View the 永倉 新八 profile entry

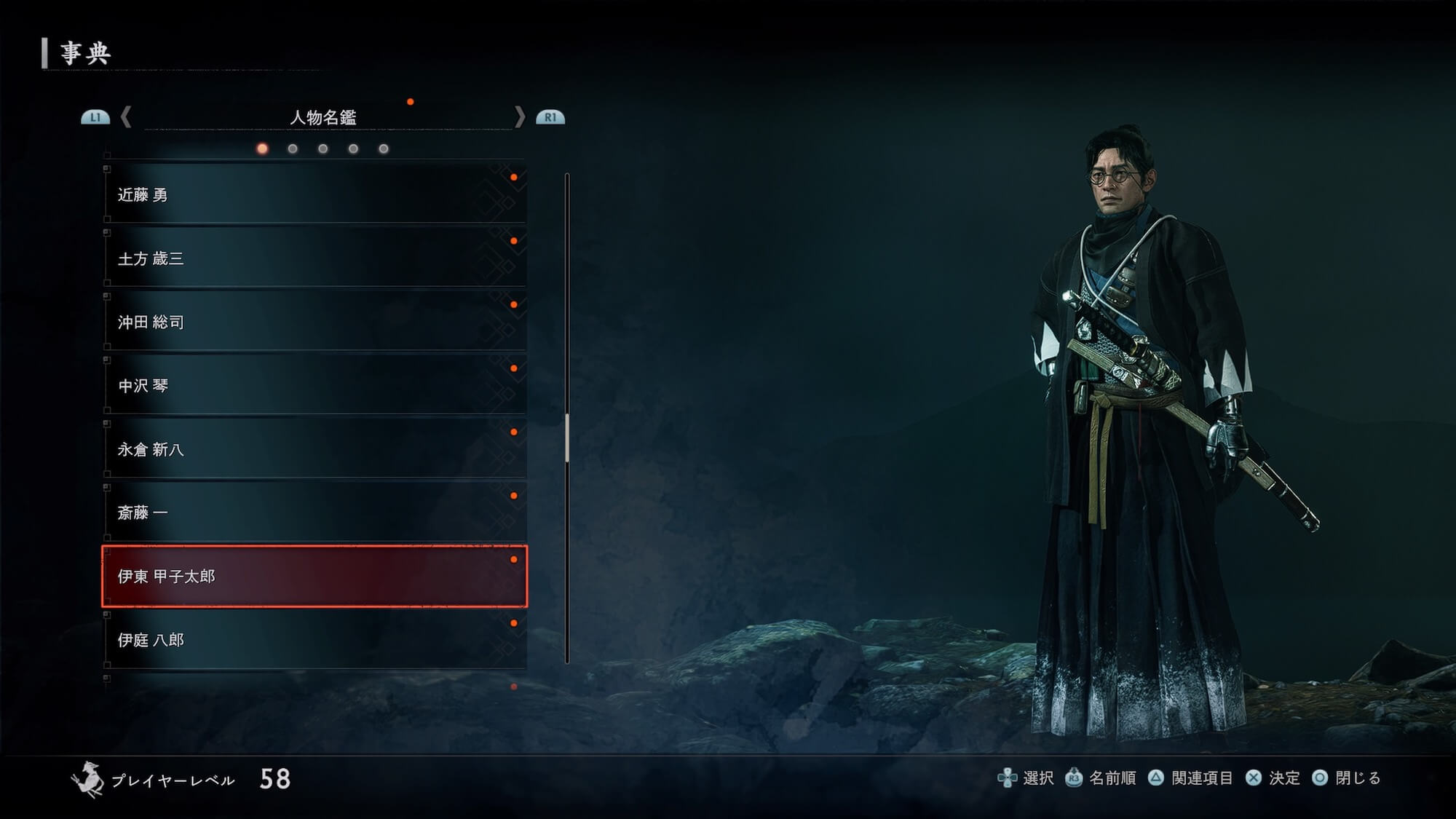tap(314, 449)
